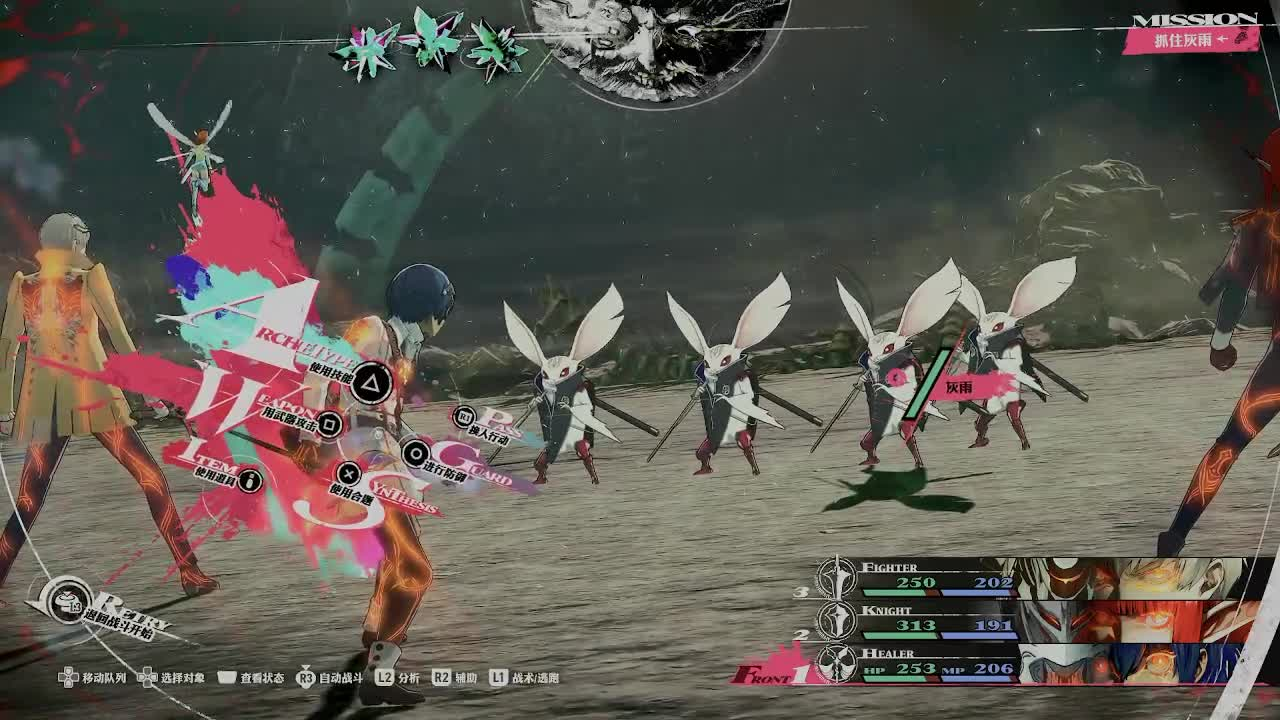Select the Archetype skill command
Screen dimensions: 1280x720
pos(371,381)
